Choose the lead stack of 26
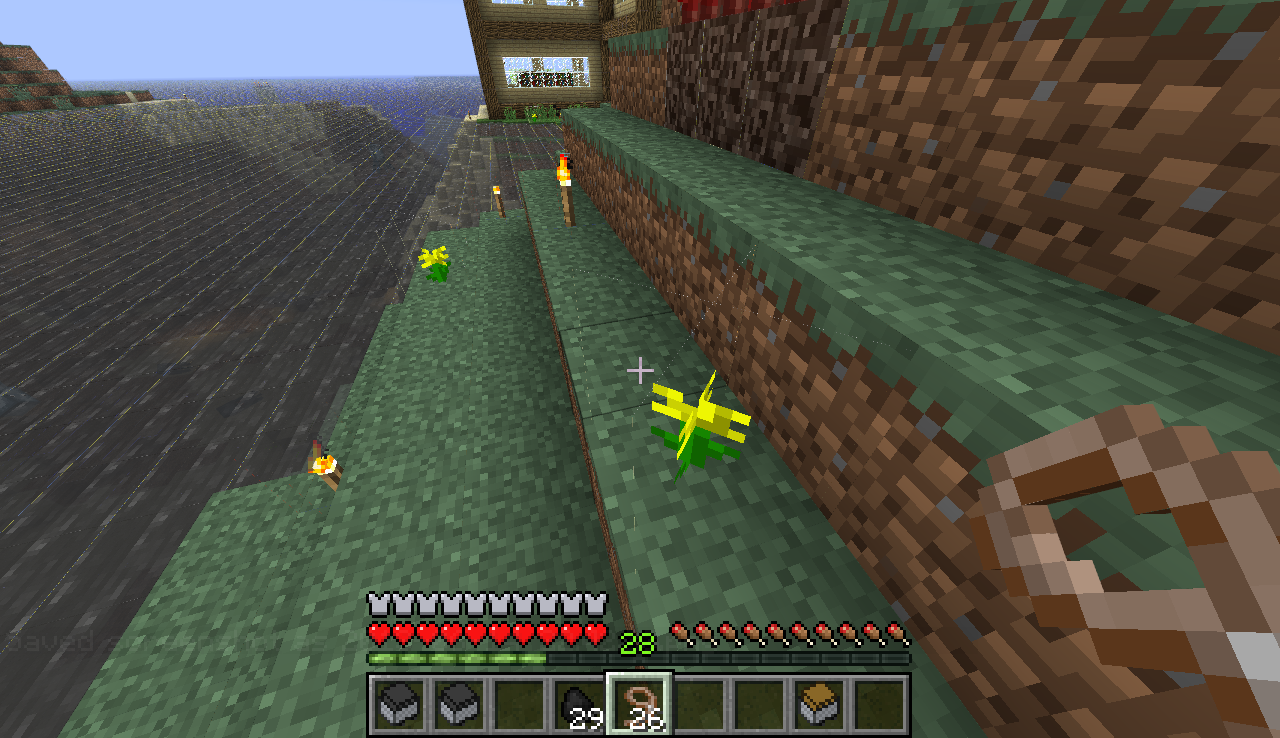Screen dimensions: 1280x738 (640, 705)
